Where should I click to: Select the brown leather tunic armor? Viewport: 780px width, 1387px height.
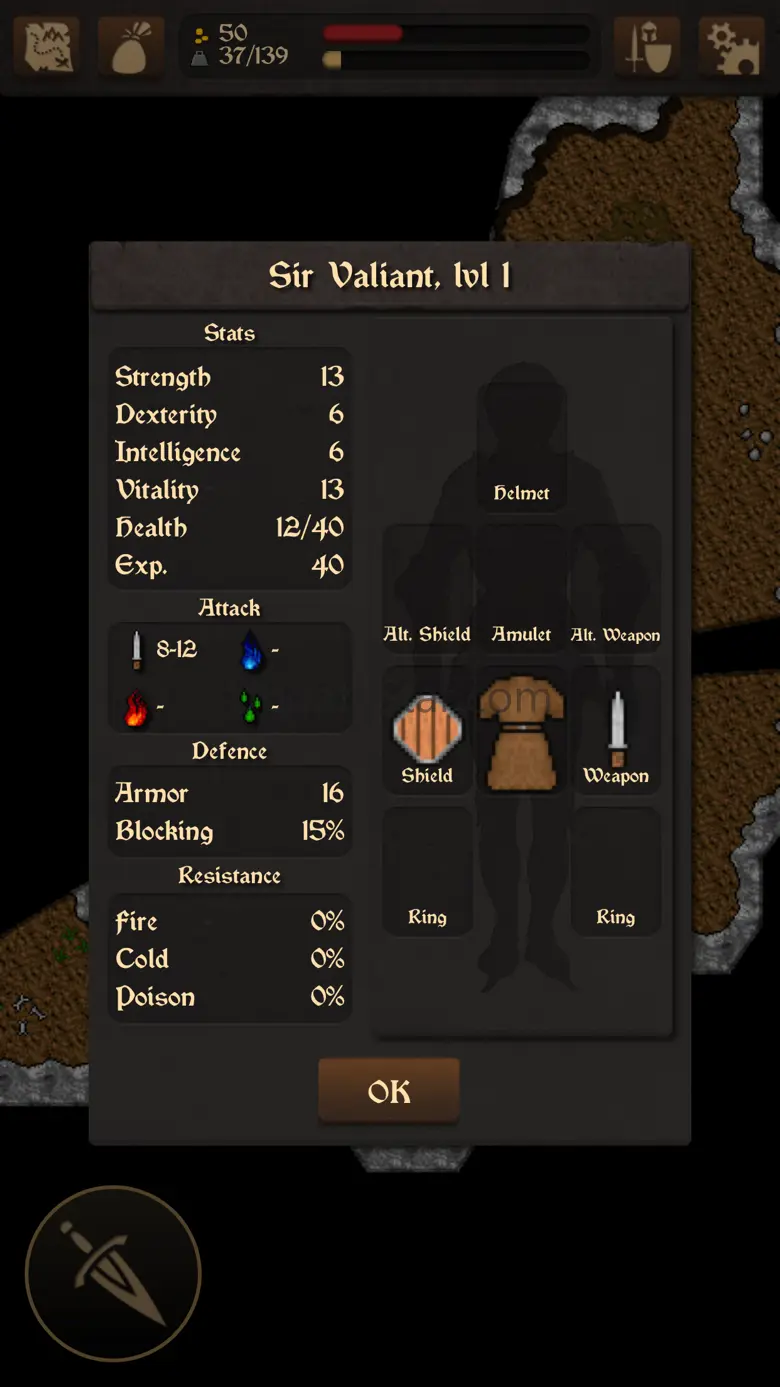click(521, 731)
